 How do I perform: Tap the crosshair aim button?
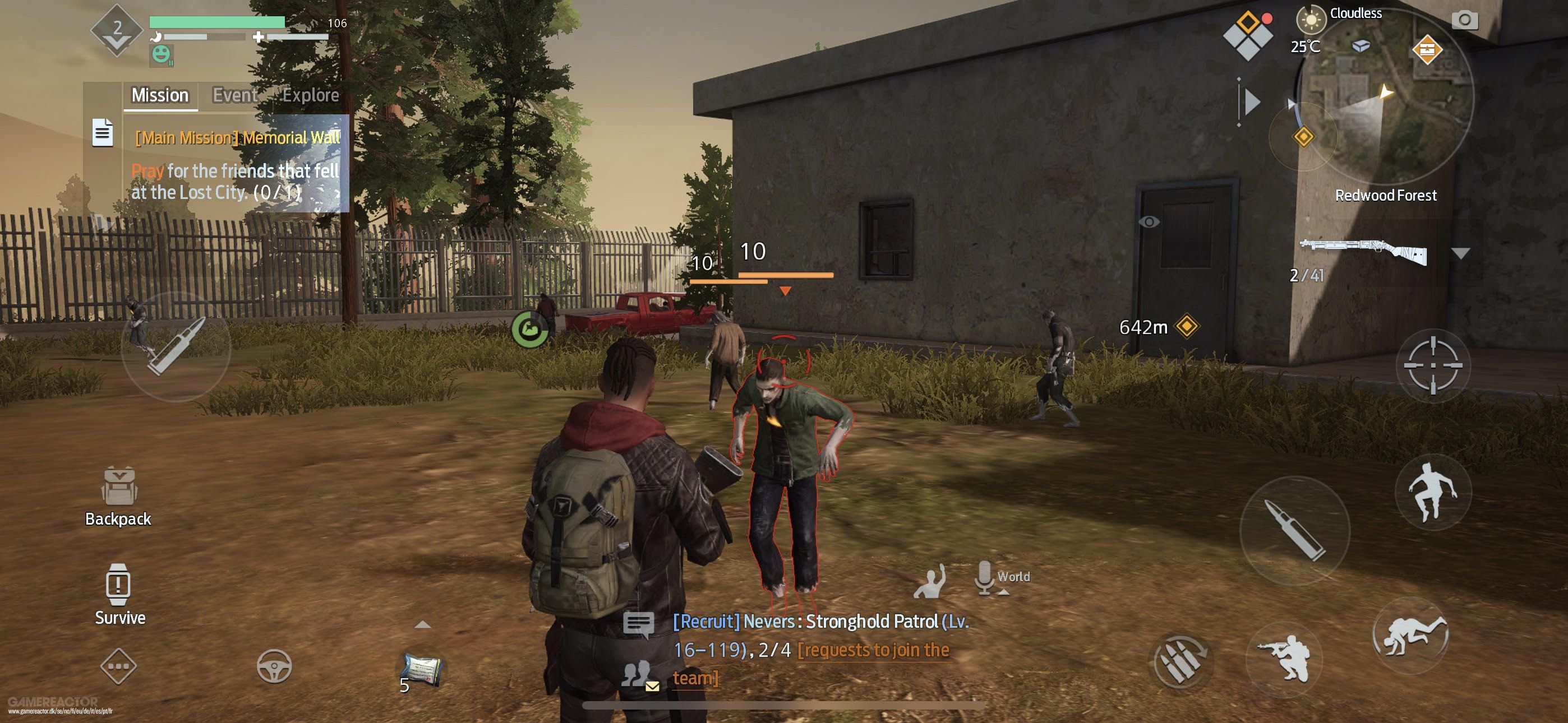[1433, 365]
